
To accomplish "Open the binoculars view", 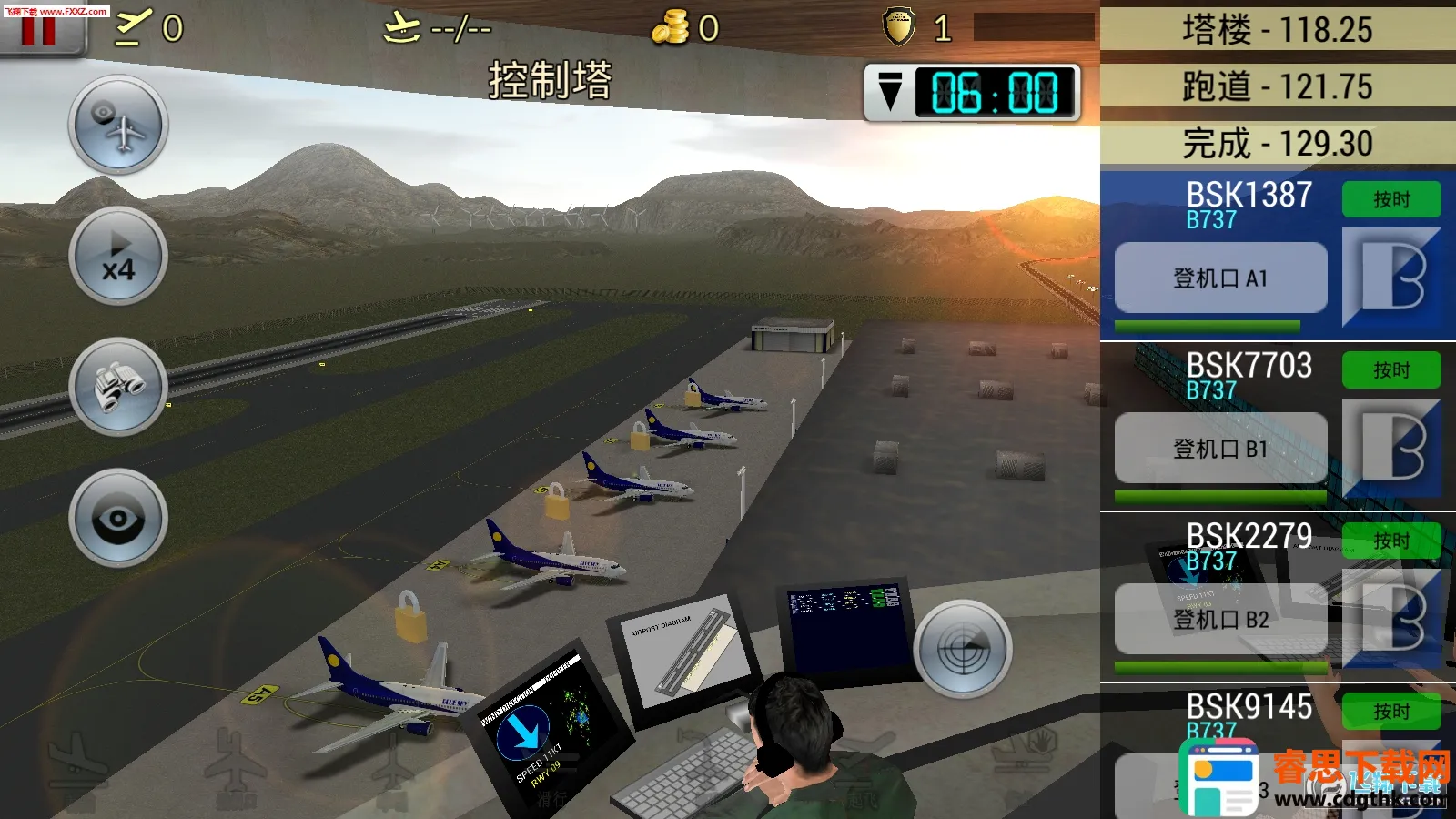I will coord(117,387).
